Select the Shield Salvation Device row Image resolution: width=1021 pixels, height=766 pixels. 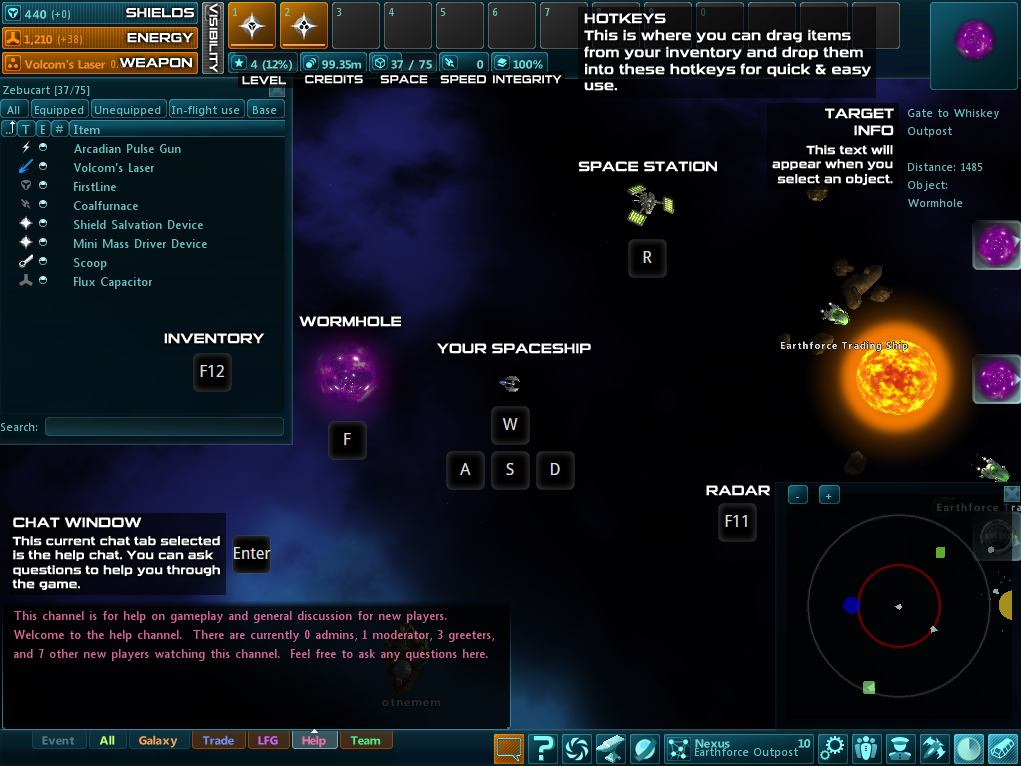pyautogui.click(x=138, y=225)
